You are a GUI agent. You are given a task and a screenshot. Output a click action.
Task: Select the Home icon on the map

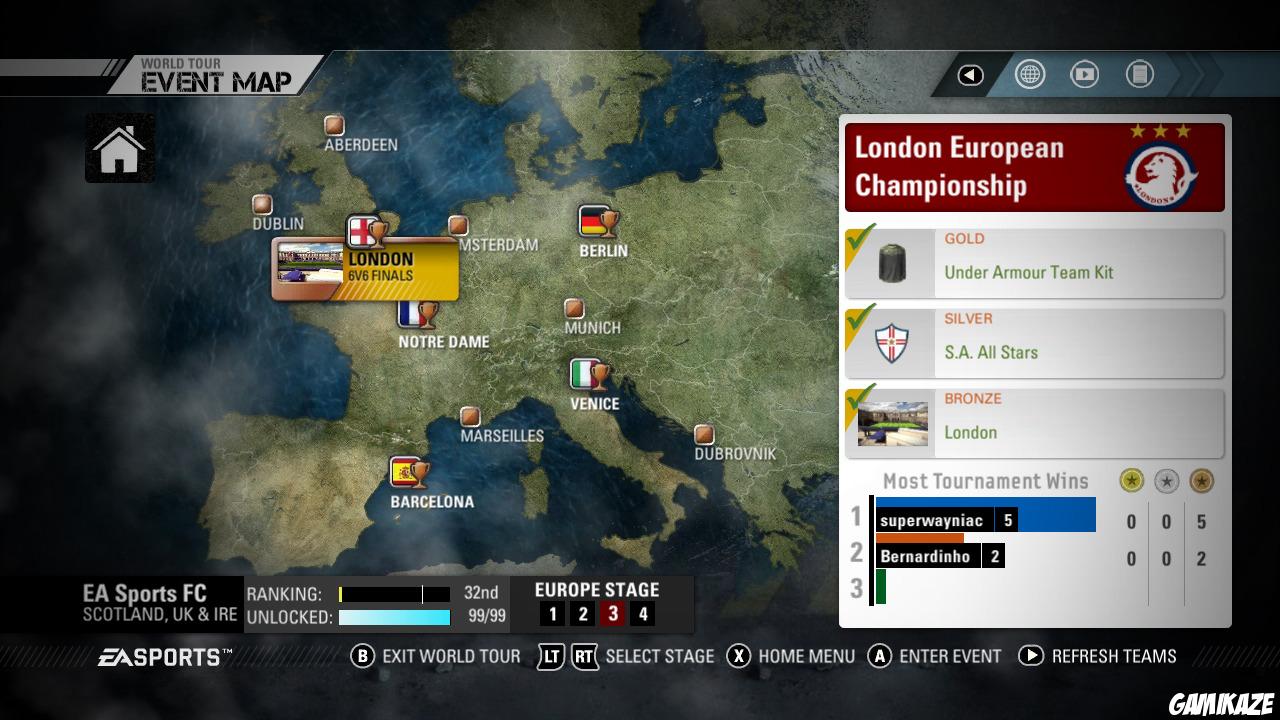119,148
